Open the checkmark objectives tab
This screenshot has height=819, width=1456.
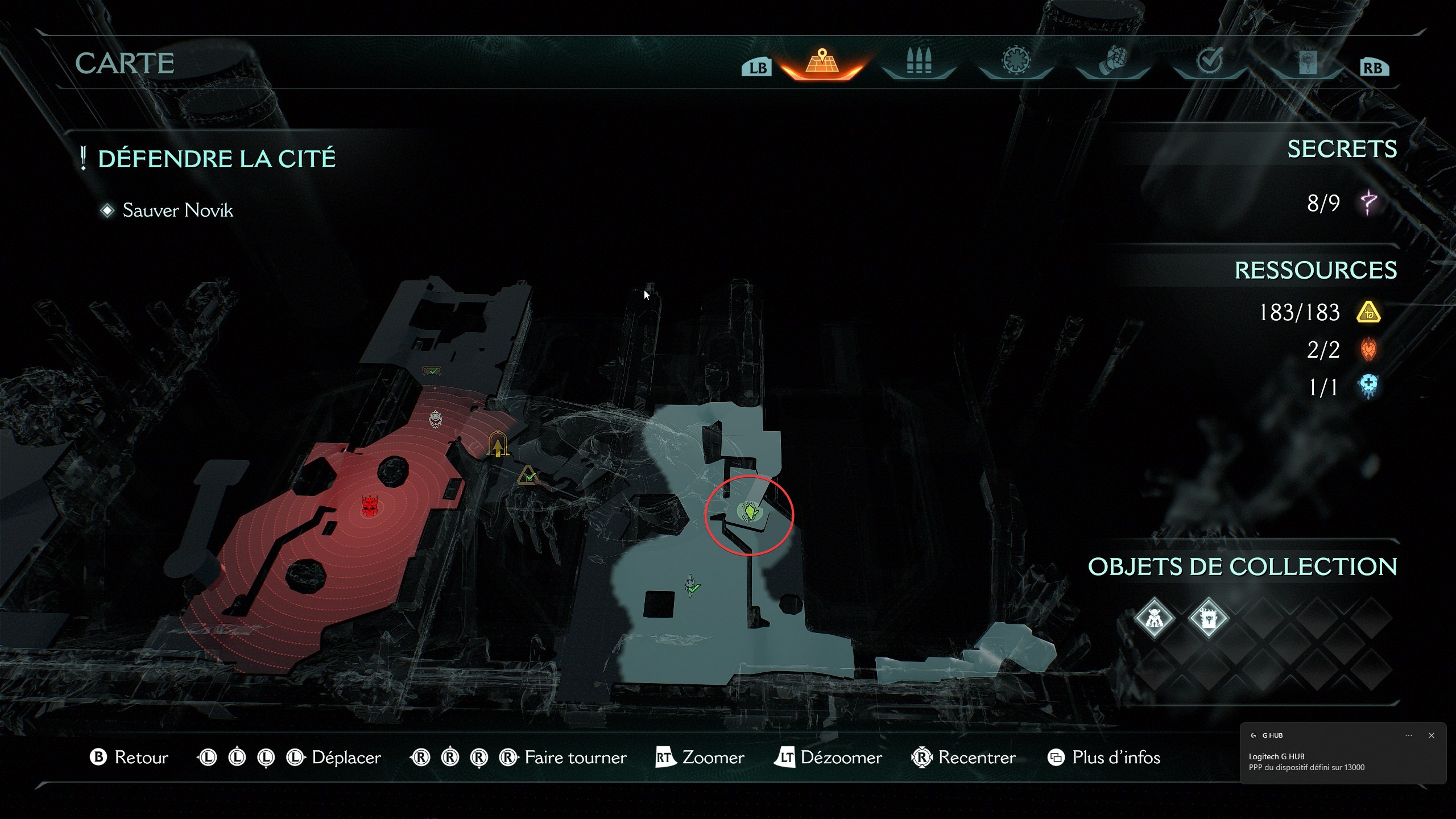(x=1210, y=60)
